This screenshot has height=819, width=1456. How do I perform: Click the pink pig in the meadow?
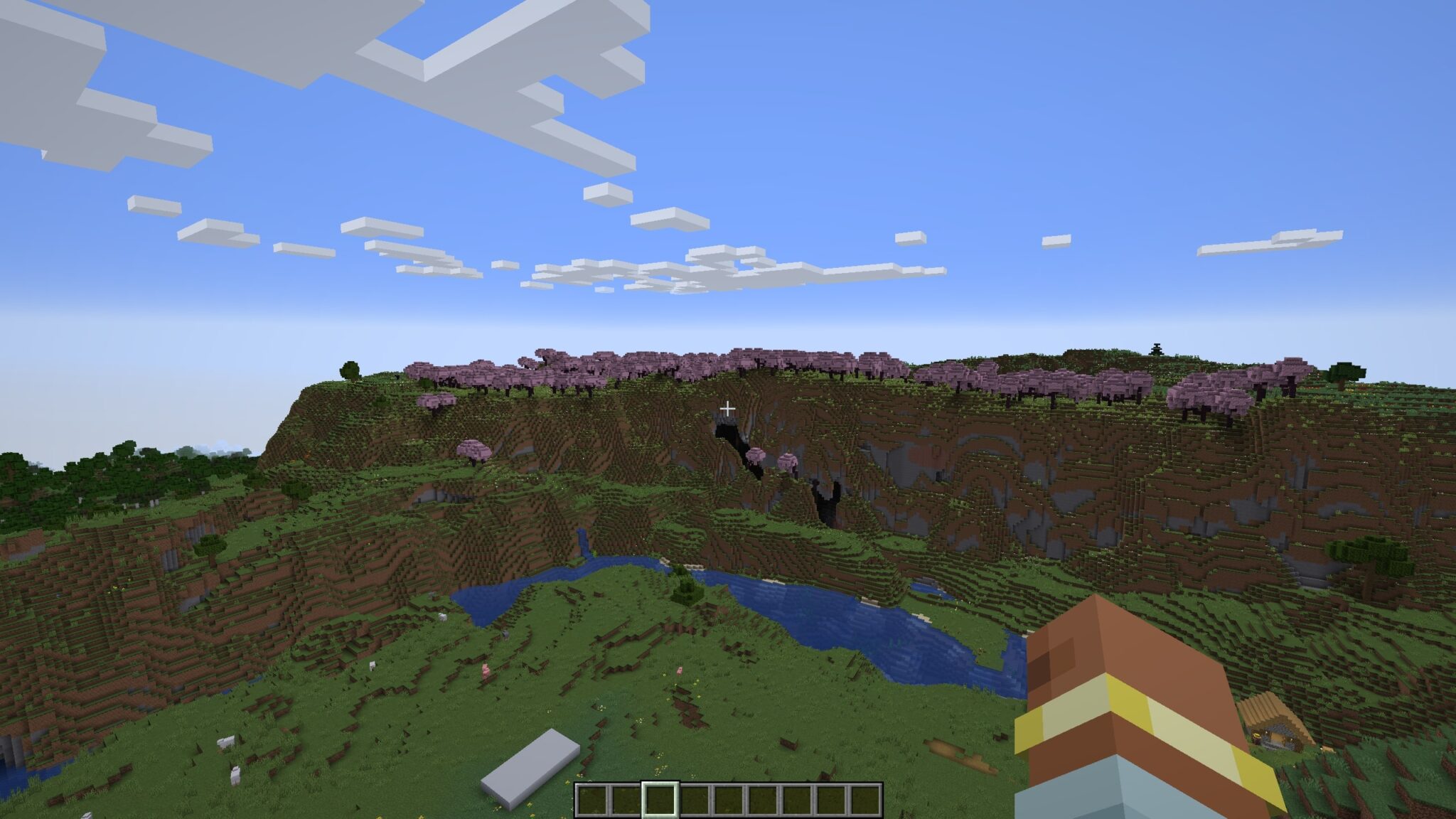click(486, 670)
